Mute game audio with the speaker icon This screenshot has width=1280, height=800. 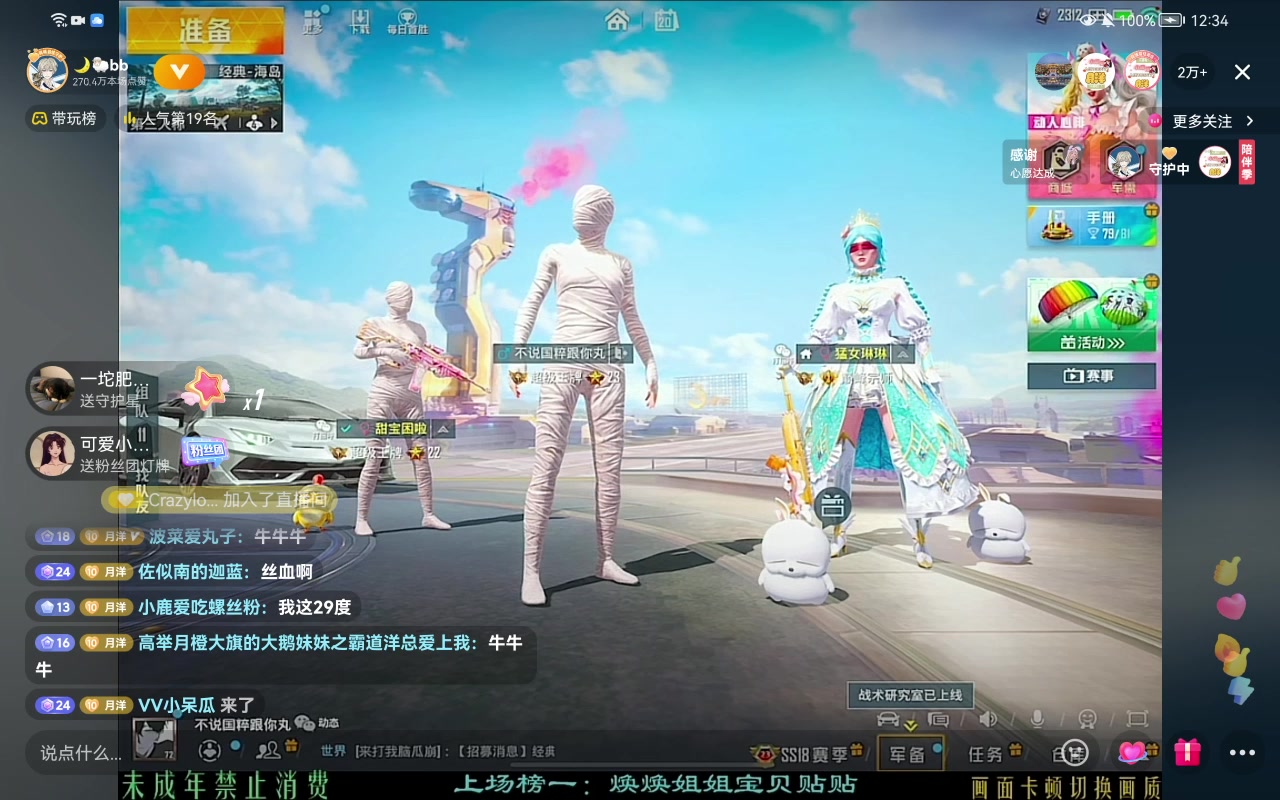[x=989, y=718]
